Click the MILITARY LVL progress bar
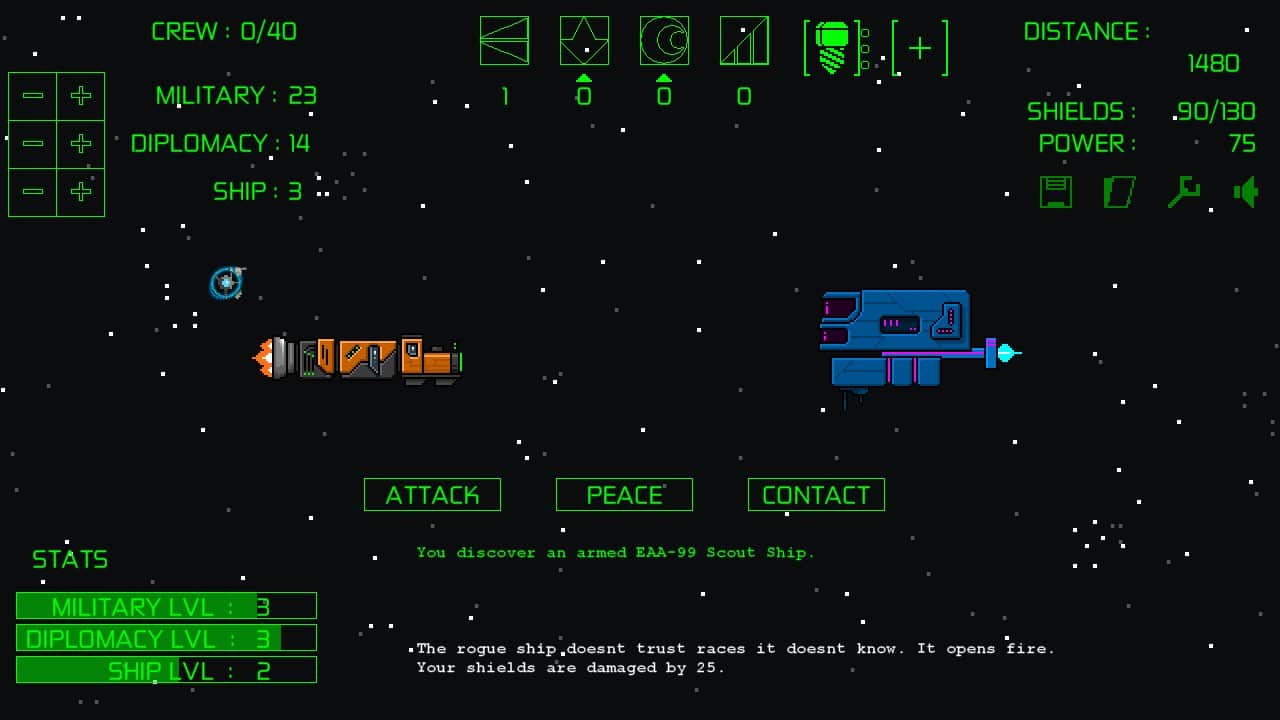 pyautogui.click(x=165, y=605)
